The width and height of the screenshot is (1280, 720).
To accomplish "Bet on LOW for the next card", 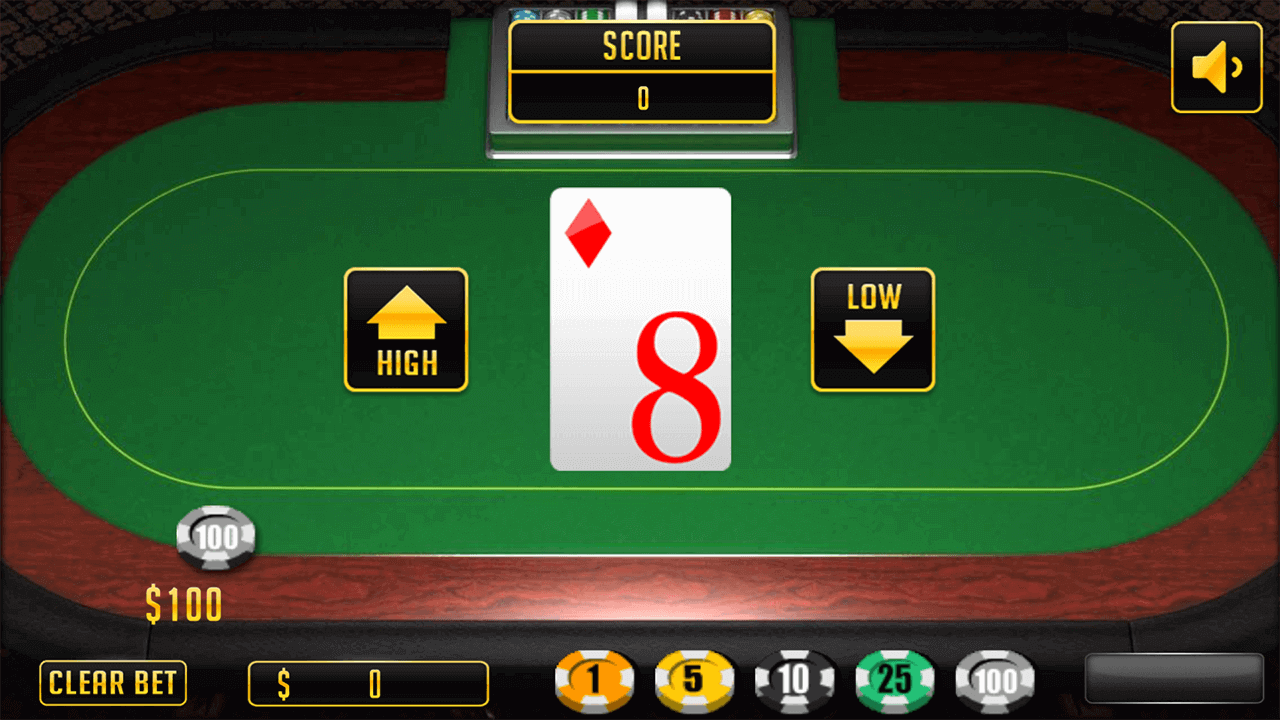I will (x=872, y=330).
